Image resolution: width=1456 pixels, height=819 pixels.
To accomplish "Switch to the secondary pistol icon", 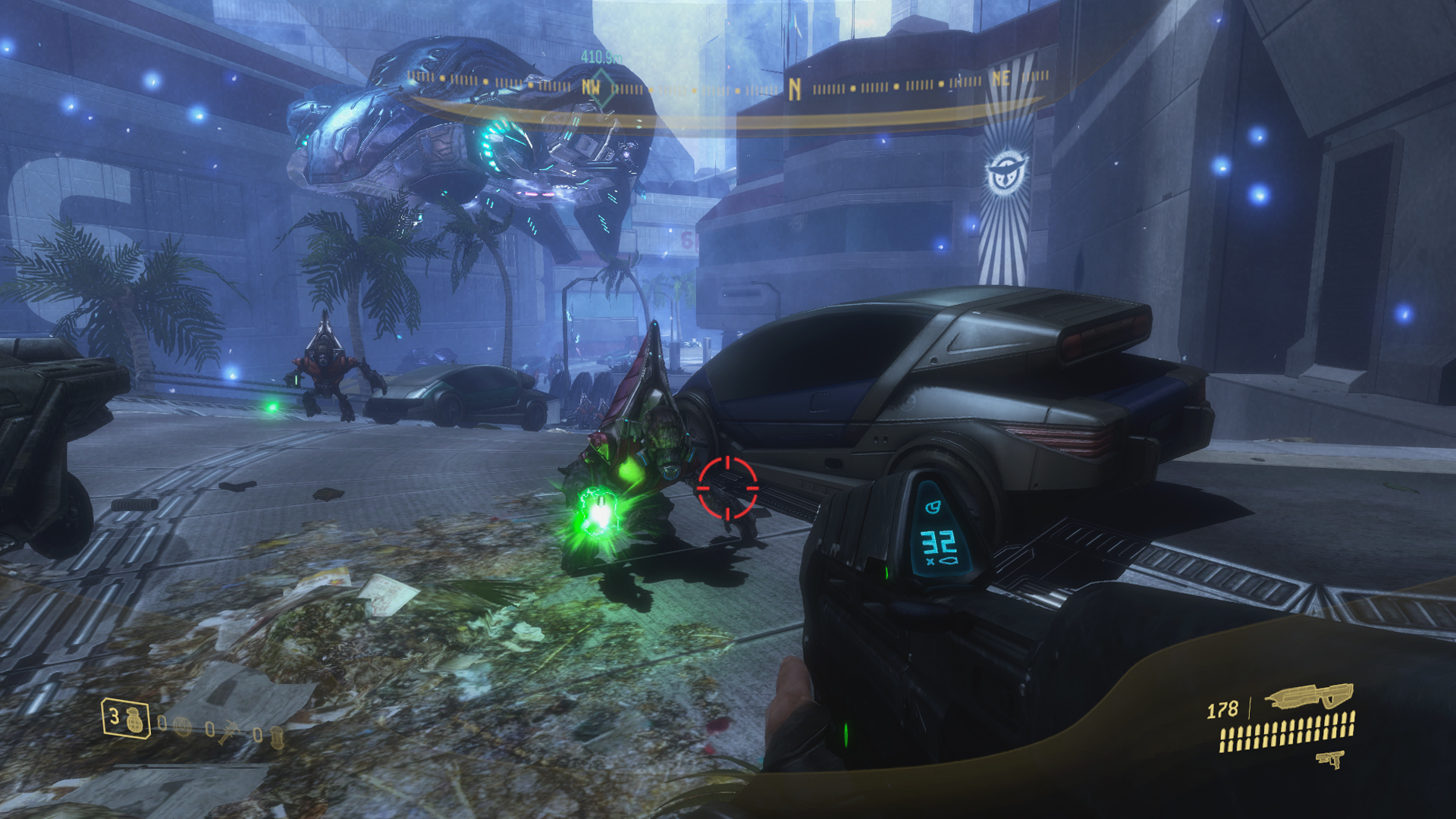I will tap(1330, 759).
